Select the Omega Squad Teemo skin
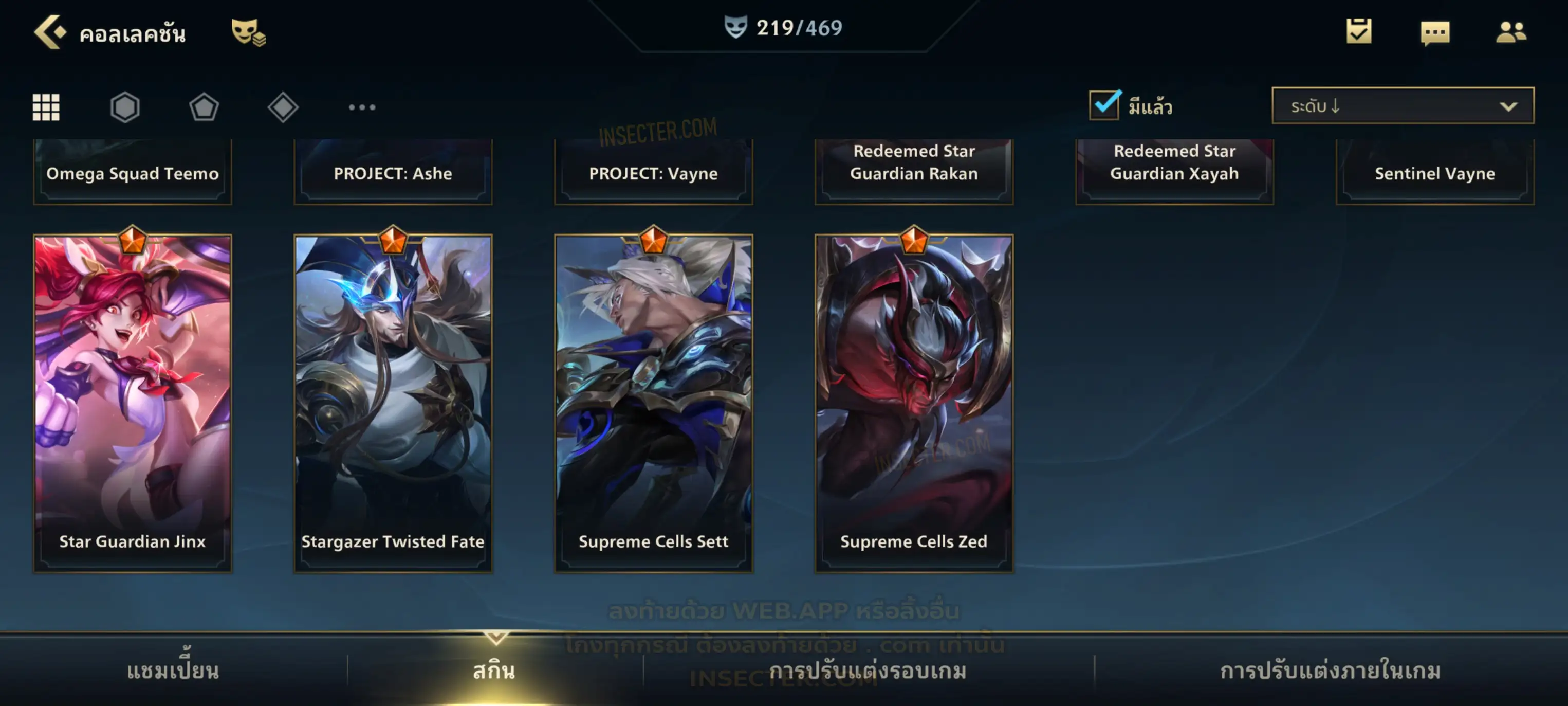The image size is (1568, 706). [x=133, y=172]
